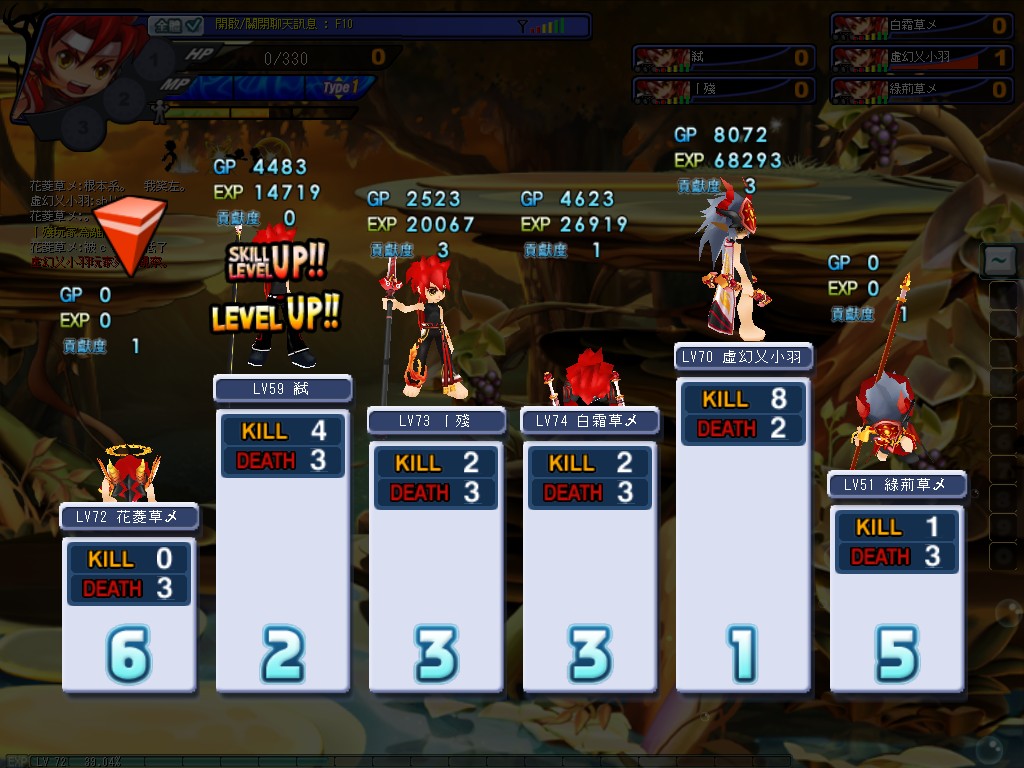Click the tilde quick-slot toggle button
Image resolution: width=1024 pixels, height=768 pixels.
click(998, 261)
